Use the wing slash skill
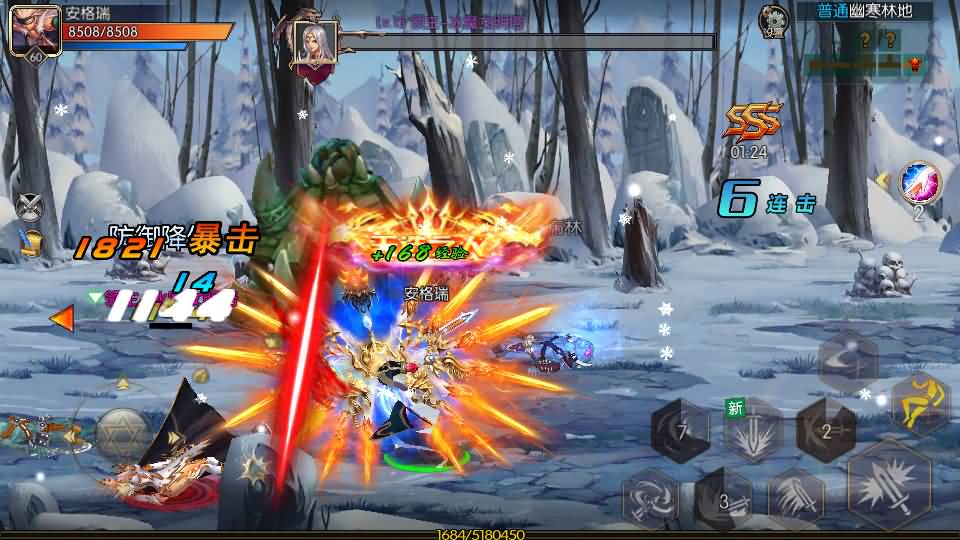 (796, 497)
